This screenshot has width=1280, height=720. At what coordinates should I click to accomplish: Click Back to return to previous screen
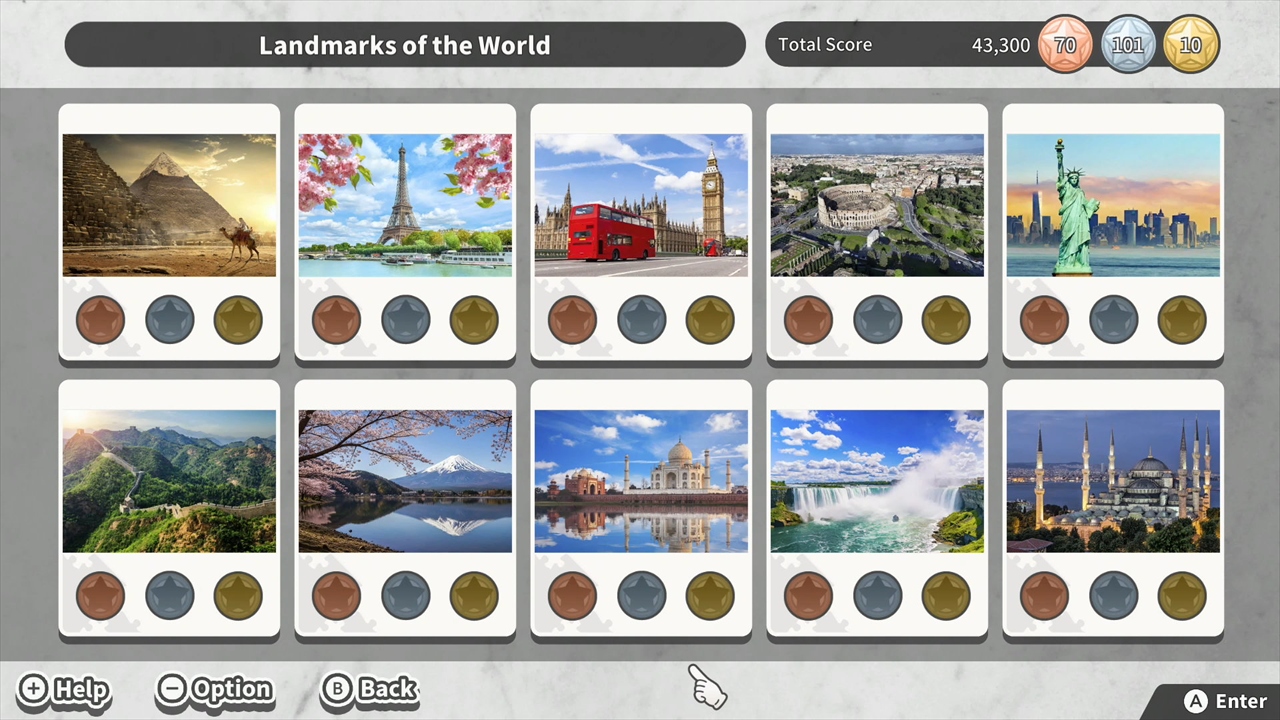369,689
